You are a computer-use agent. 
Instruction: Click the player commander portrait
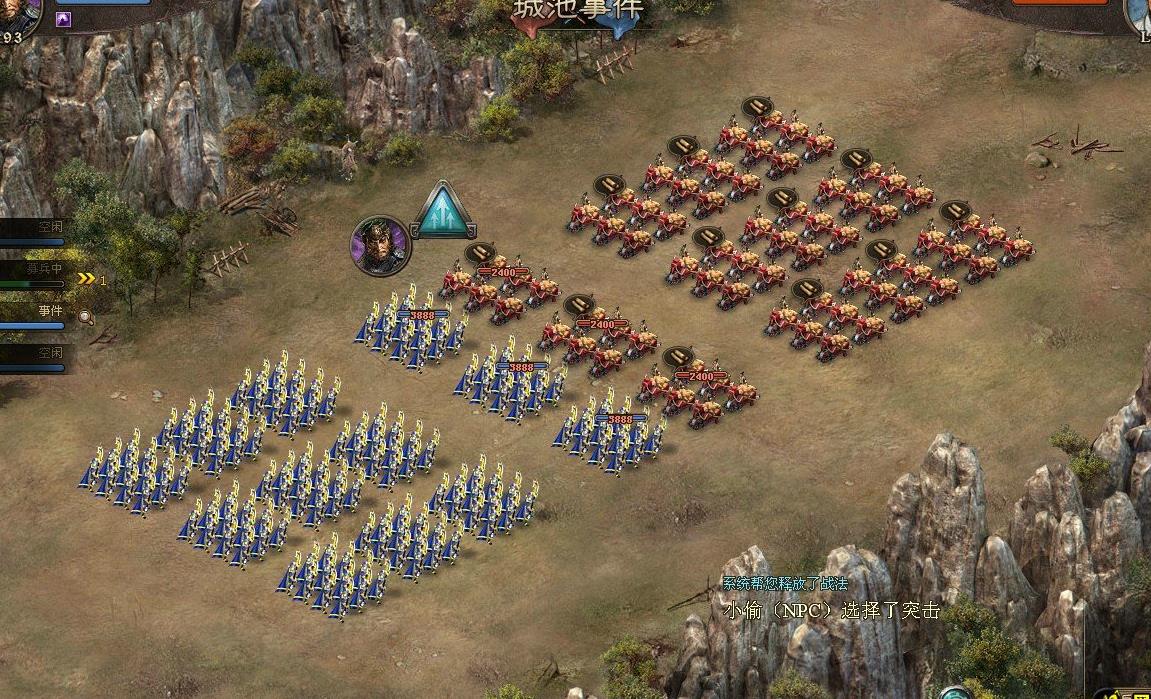point(15,14)
